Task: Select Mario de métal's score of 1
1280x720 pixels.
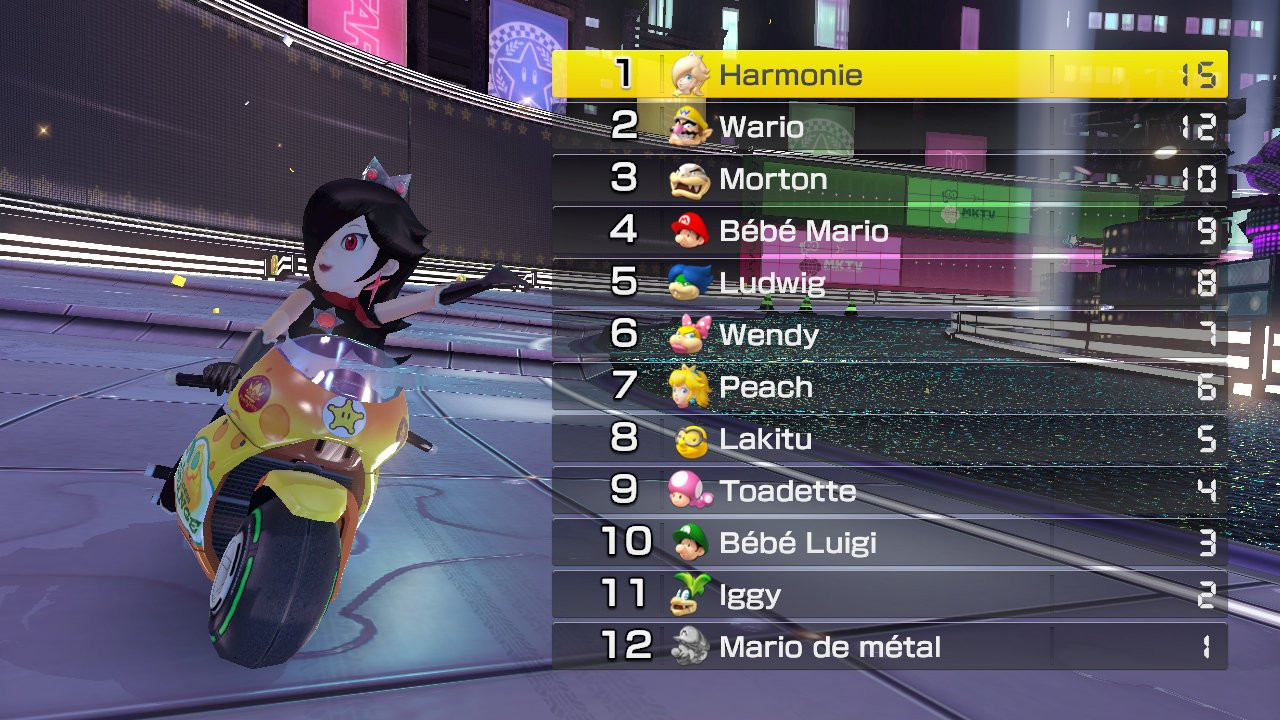Action: pyautogui.click(x=1204, y=647)
